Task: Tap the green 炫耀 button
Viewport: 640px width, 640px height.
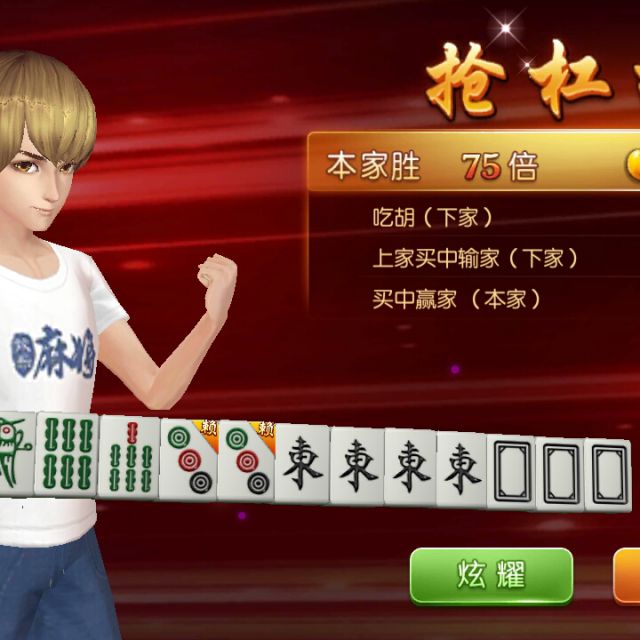Action: [x=491, y=575]
